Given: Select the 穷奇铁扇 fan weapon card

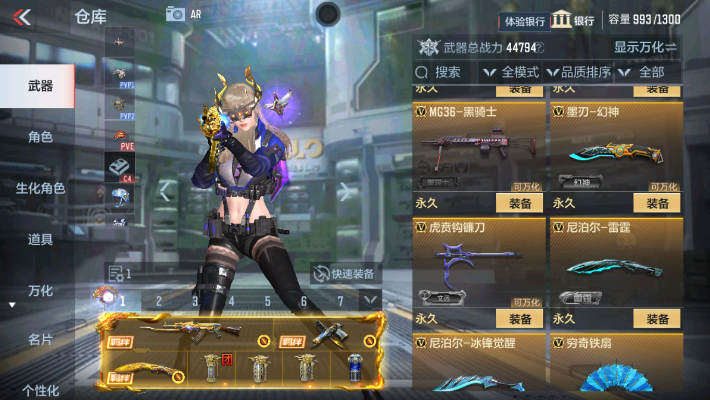Looking at the screenshot, I should pyautogui.click(x=616, y=365).
